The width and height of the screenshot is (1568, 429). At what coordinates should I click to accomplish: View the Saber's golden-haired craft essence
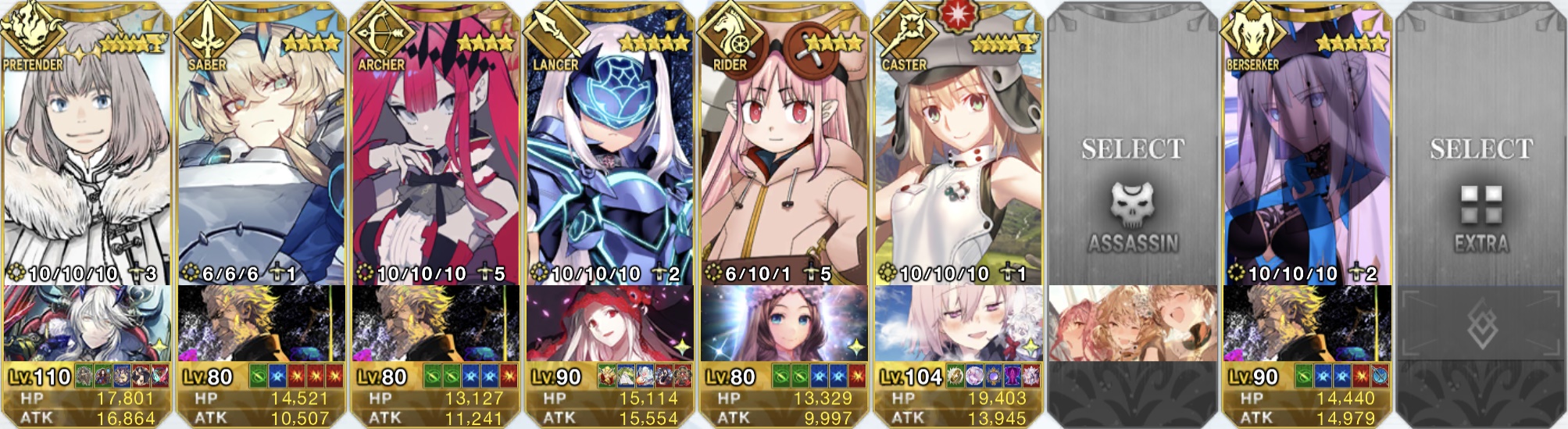pyautogui.click(x=261, y=324)
